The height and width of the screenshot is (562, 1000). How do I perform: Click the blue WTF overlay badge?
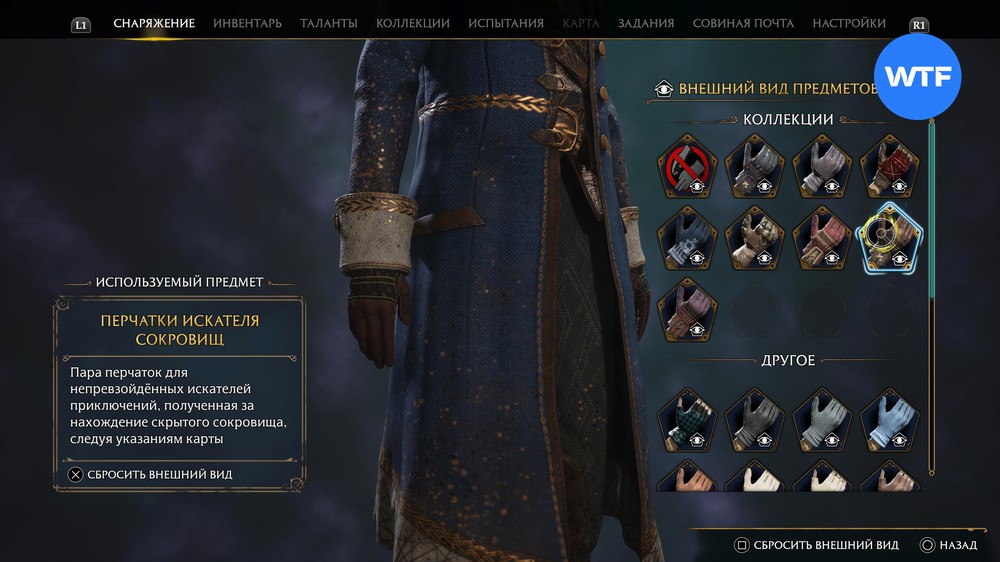(x=917, y=77)
